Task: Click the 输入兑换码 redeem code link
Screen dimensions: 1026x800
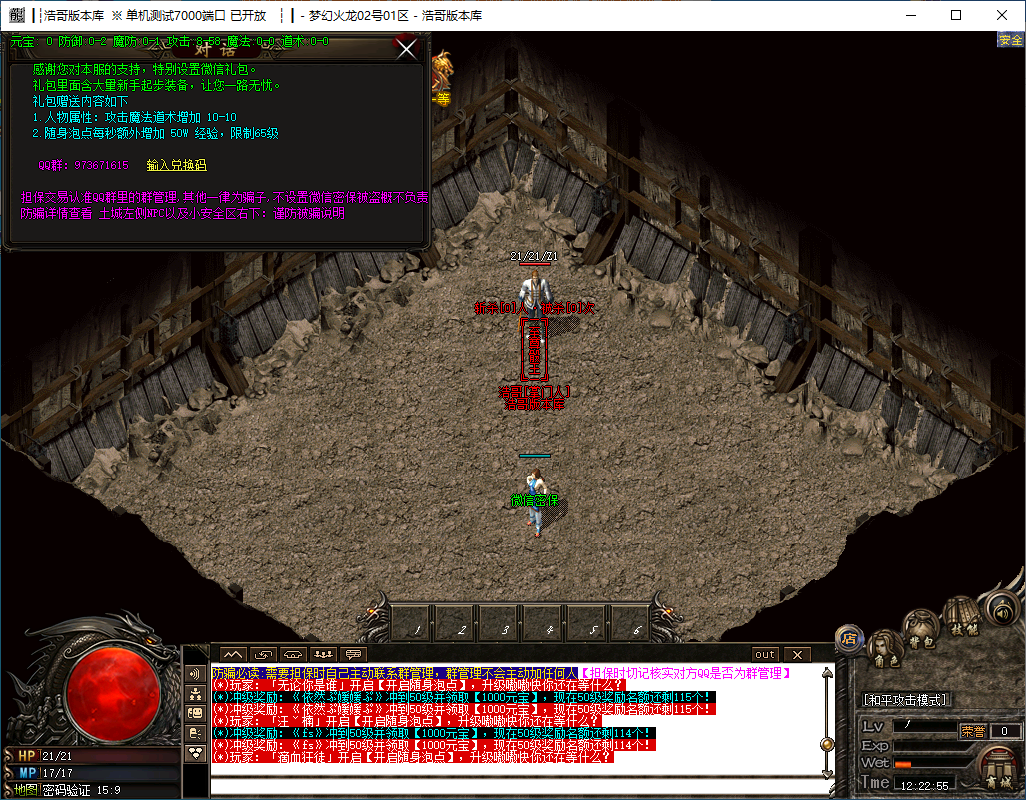Action: coord(176,165)
